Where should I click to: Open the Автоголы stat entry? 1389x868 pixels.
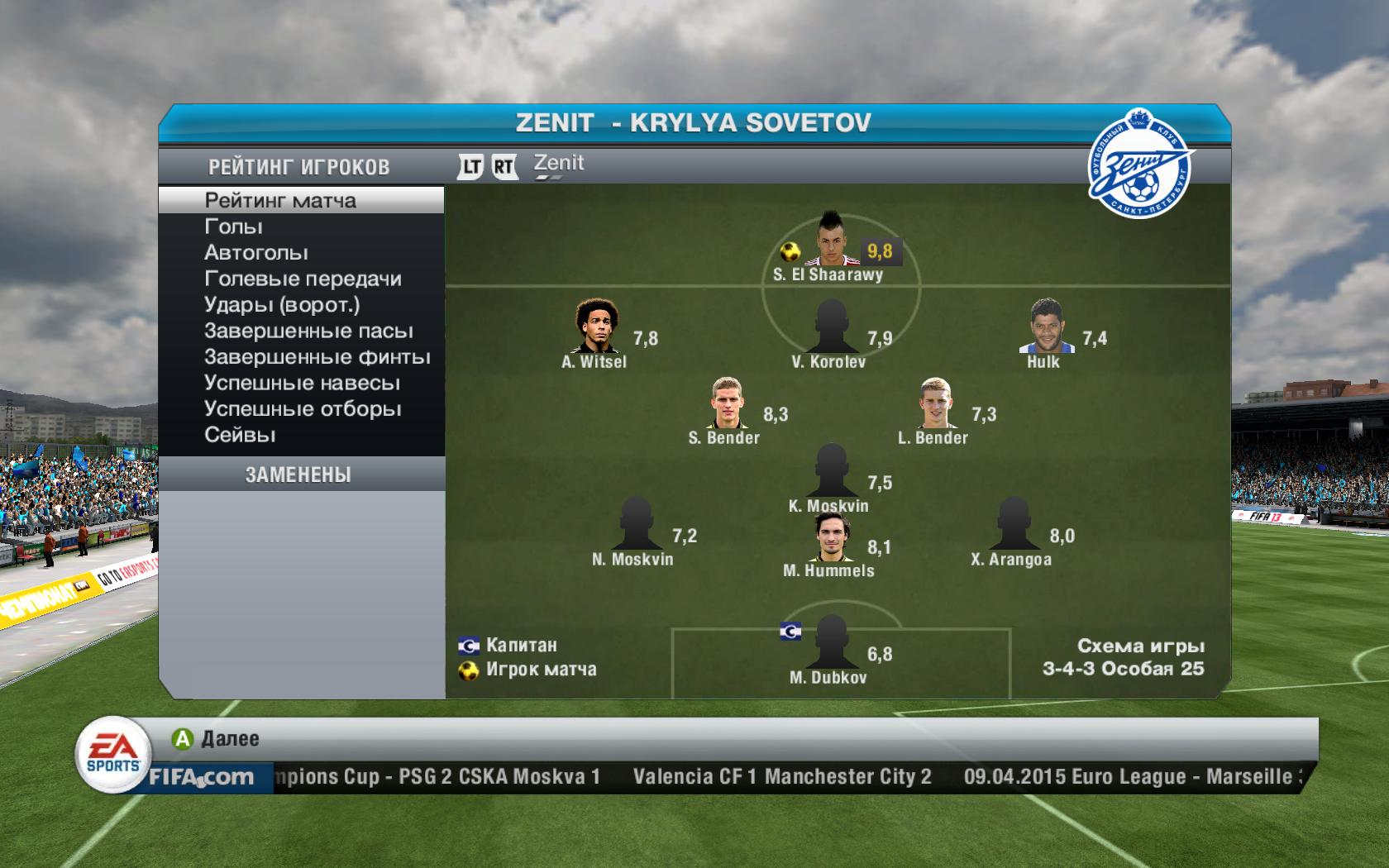[x=255, y=253]
